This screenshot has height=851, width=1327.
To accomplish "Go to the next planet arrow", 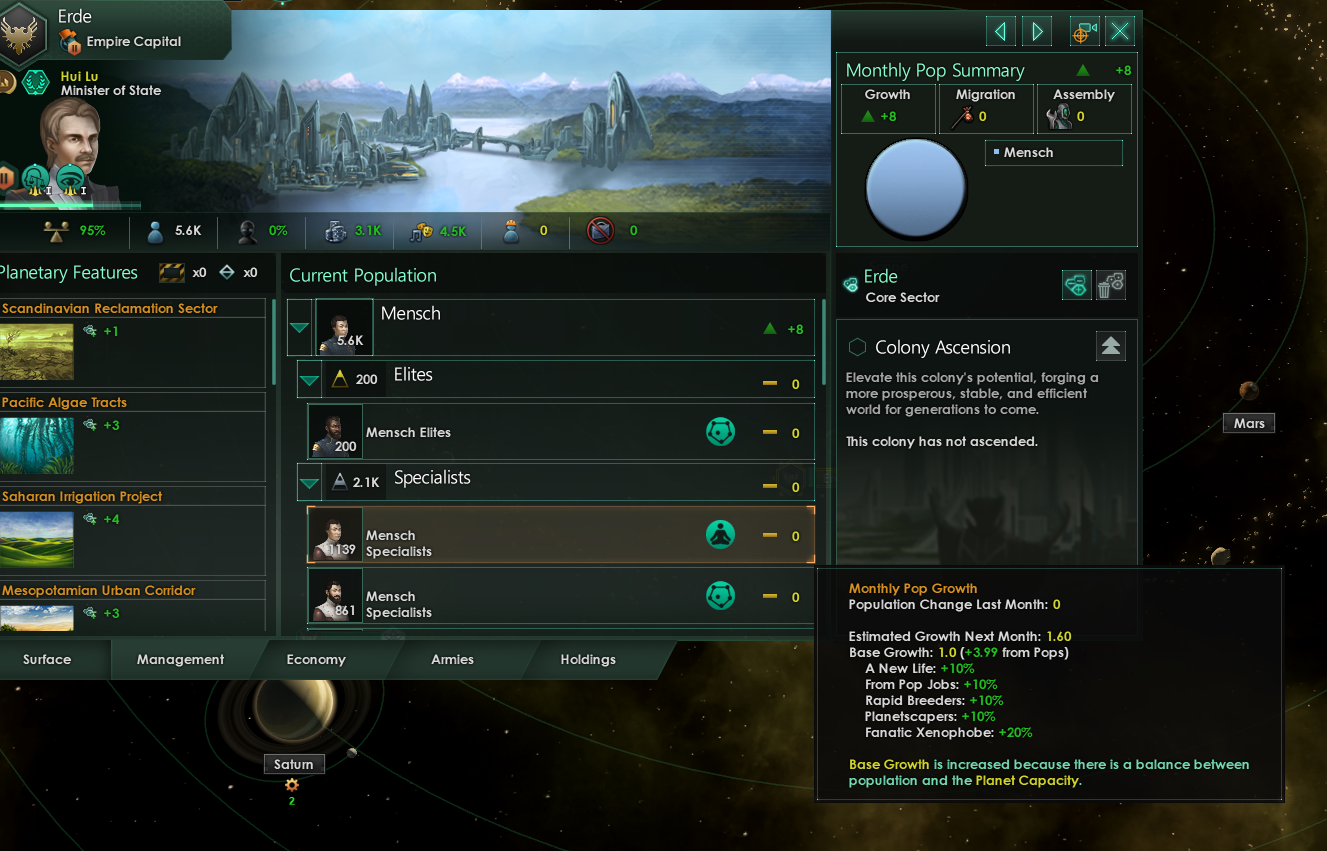I will [x=1037, y=31].
